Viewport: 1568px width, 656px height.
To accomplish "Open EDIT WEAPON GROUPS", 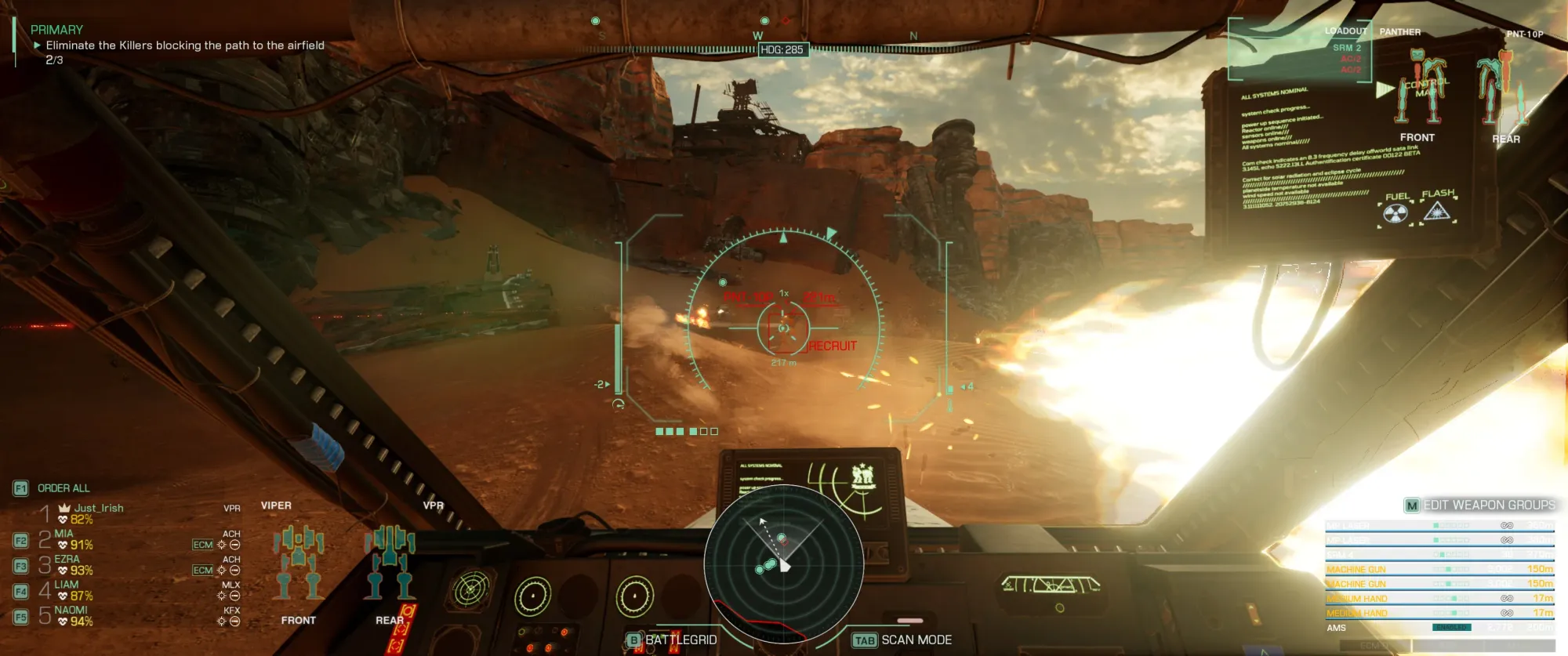I will [1490, 506].
